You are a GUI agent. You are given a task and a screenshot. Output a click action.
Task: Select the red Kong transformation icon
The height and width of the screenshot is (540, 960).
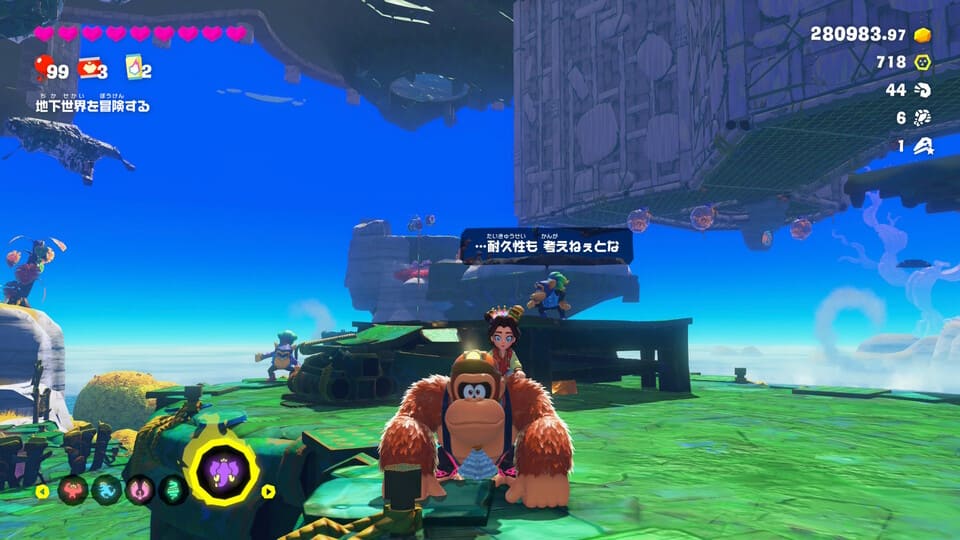[74, 490]
